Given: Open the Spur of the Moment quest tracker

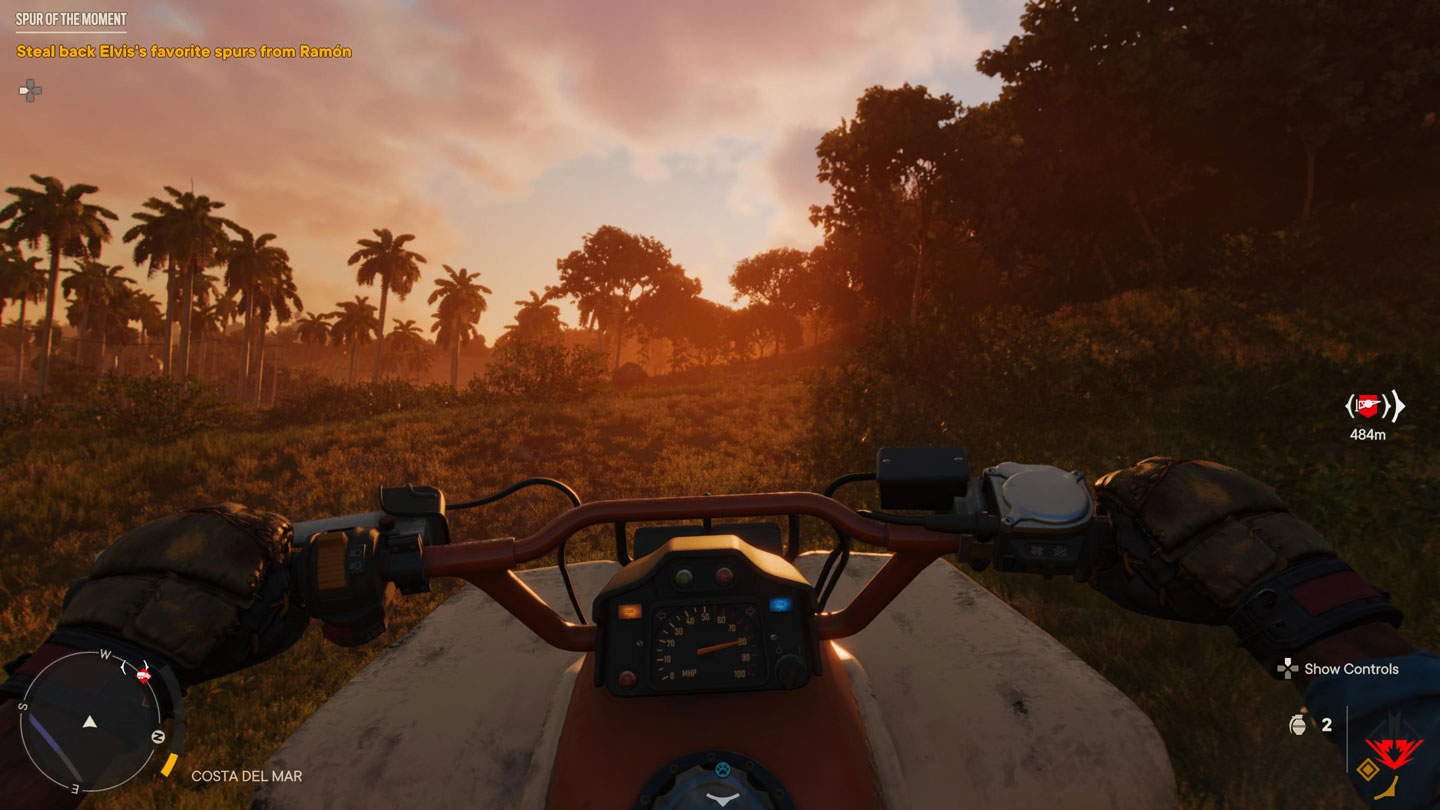Looking at the screenshot, I should pos(70,19).
